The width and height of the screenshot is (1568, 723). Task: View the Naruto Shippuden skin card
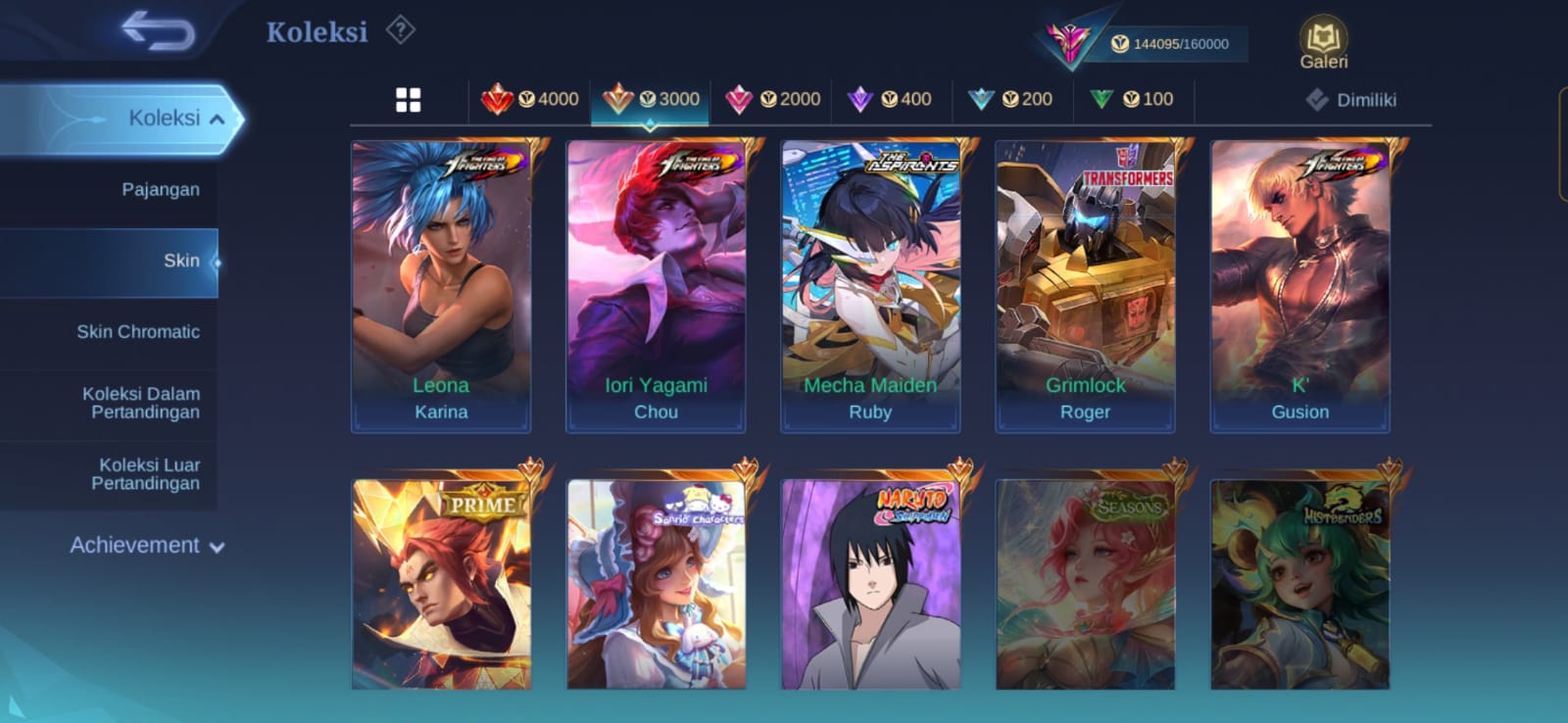tap(870, 584)
